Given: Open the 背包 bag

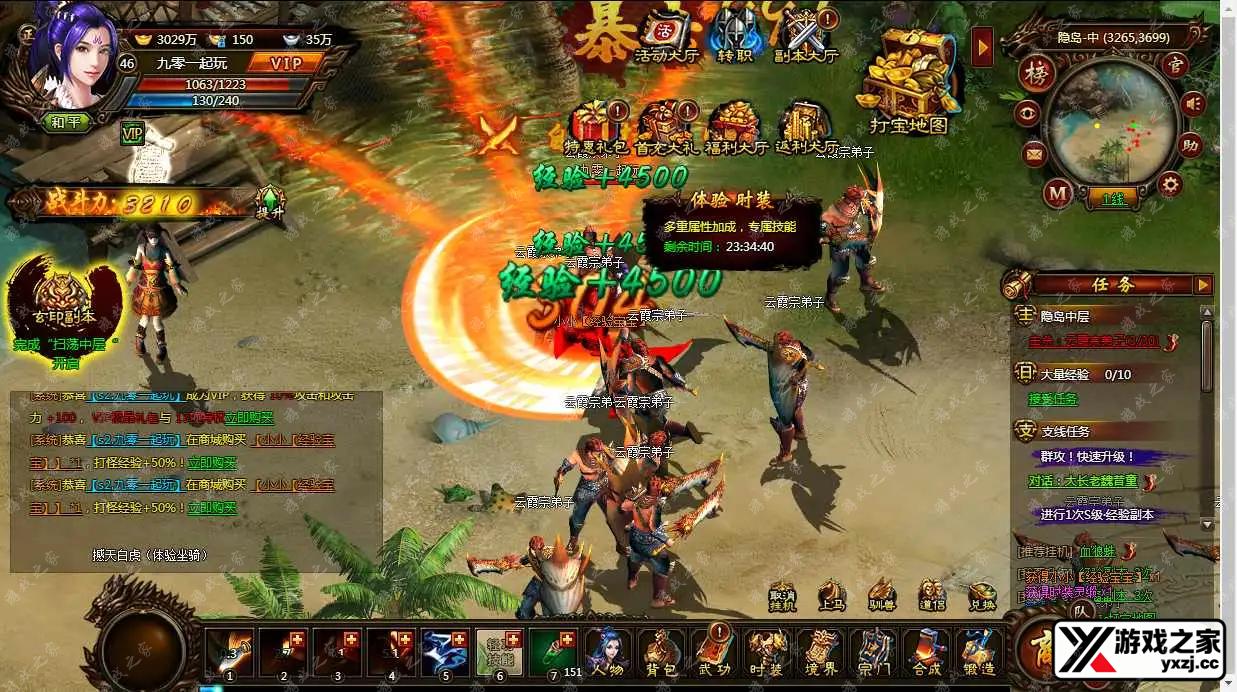Looking at the screenshot, I should 660,652.
